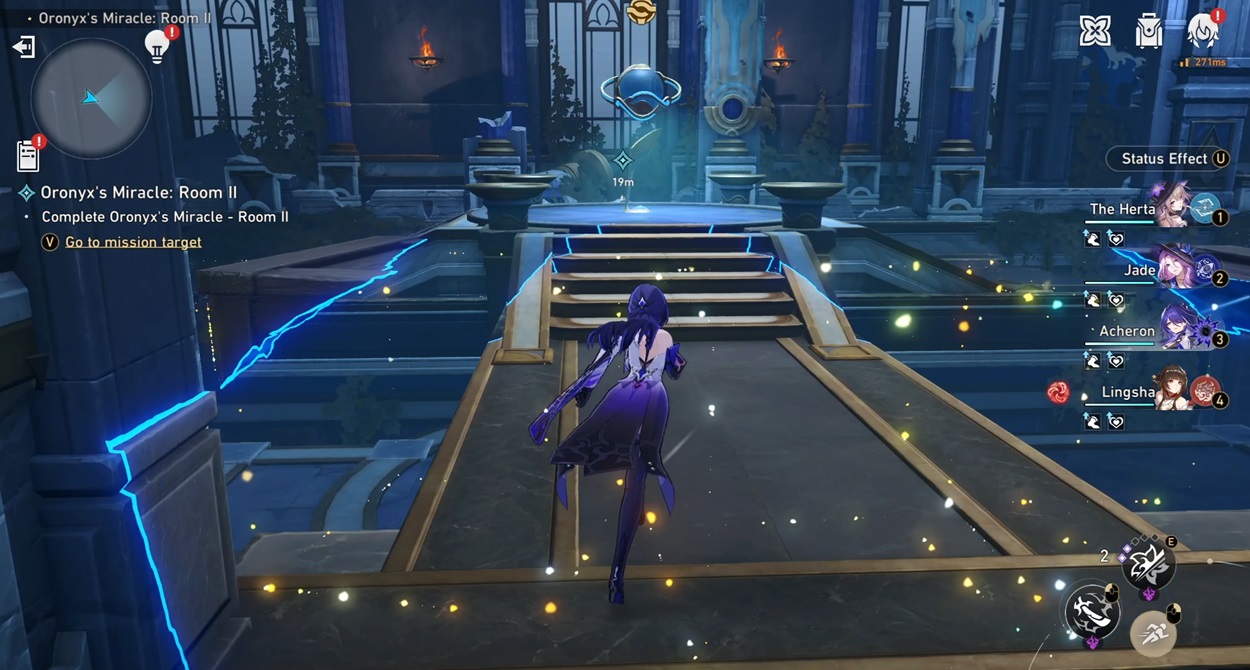The width and height of the screenshot is (1250, 670).
Task: Open the backpack inventory icon
Action: [1149, 32]
